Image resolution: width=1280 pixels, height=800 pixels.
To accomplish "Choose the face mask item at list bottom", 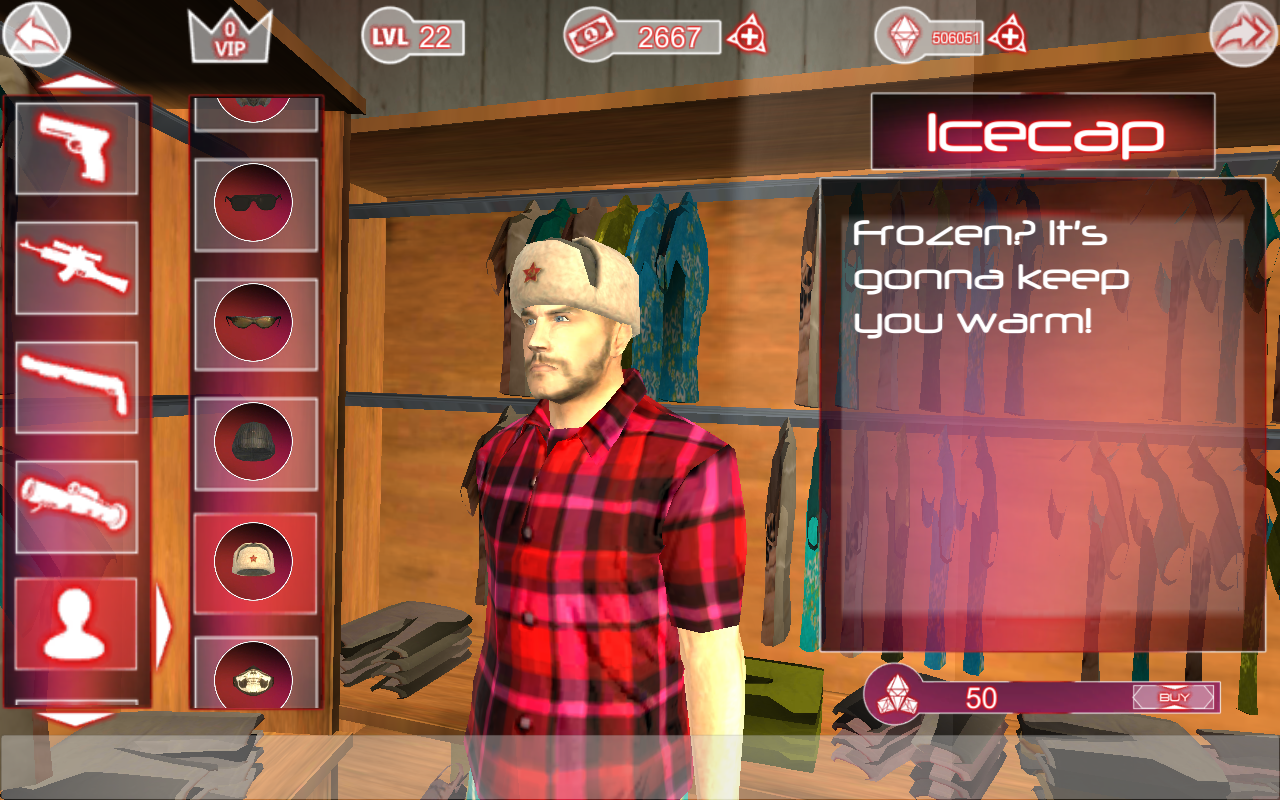I will pyautogui.click(x=254, y=674).
